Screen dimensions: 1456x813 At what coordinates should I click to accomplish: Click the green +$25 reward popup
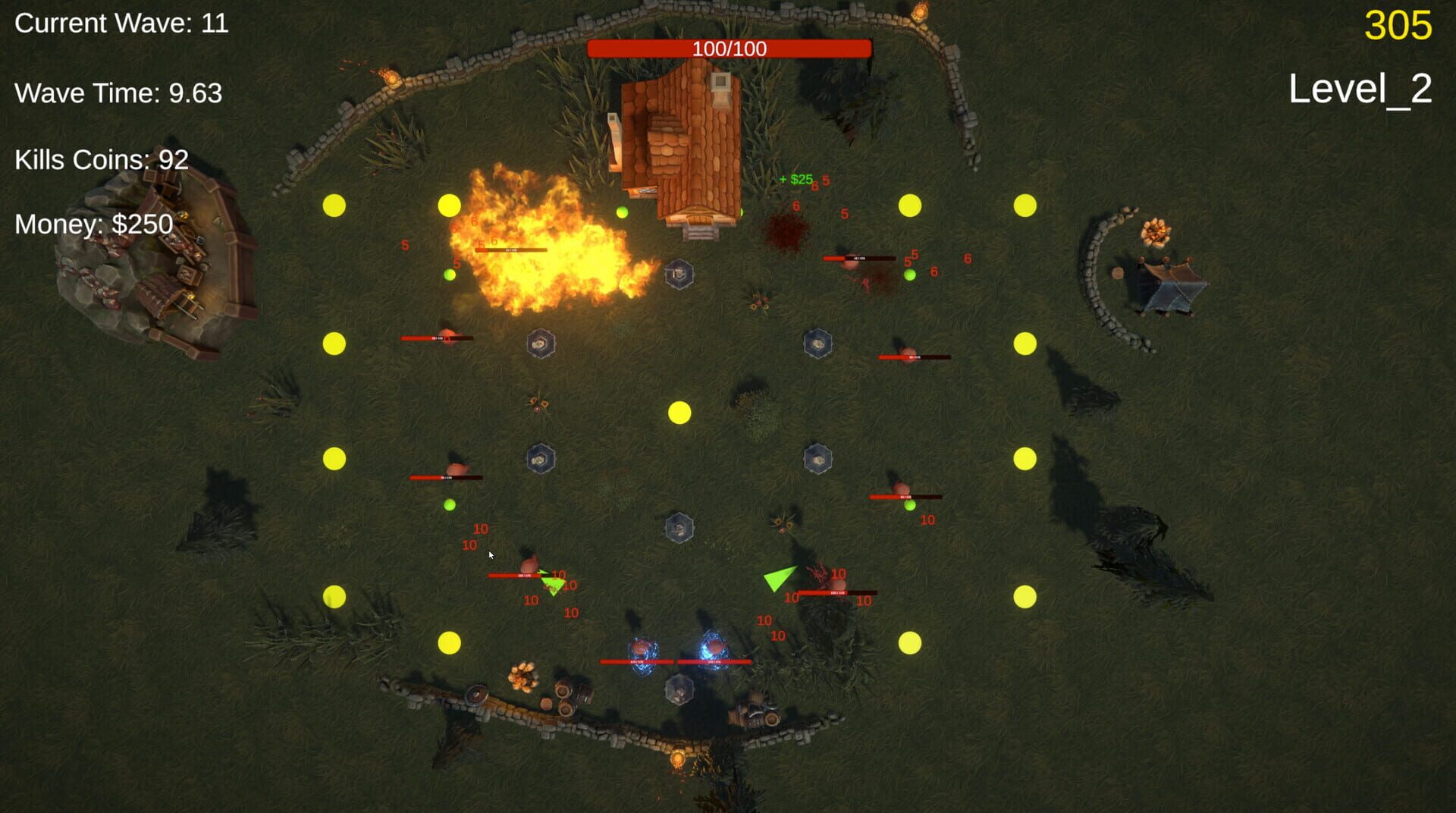(795, 181)
